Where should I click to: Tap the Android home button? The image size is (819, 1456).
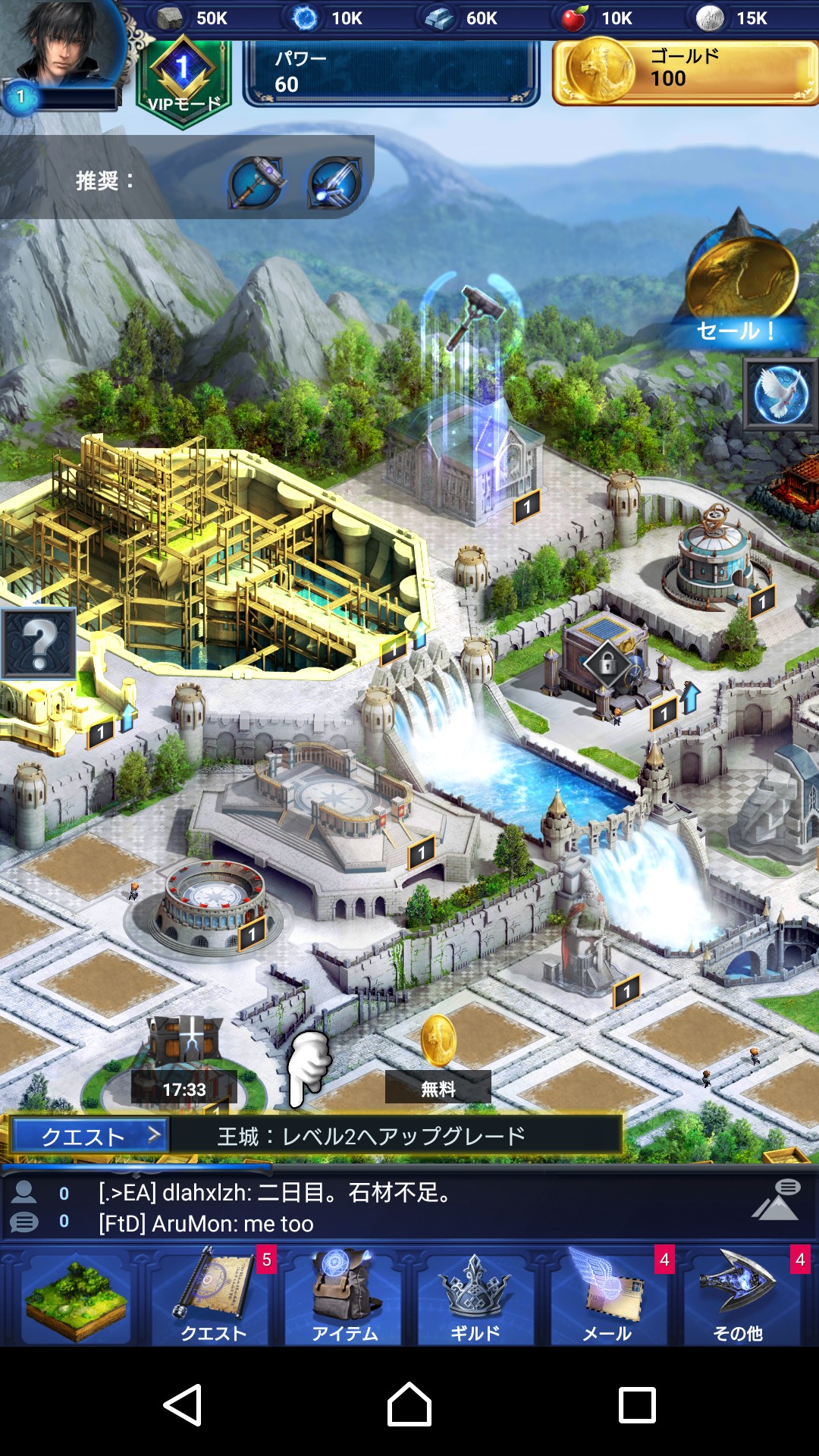[x=409, y=1404]
